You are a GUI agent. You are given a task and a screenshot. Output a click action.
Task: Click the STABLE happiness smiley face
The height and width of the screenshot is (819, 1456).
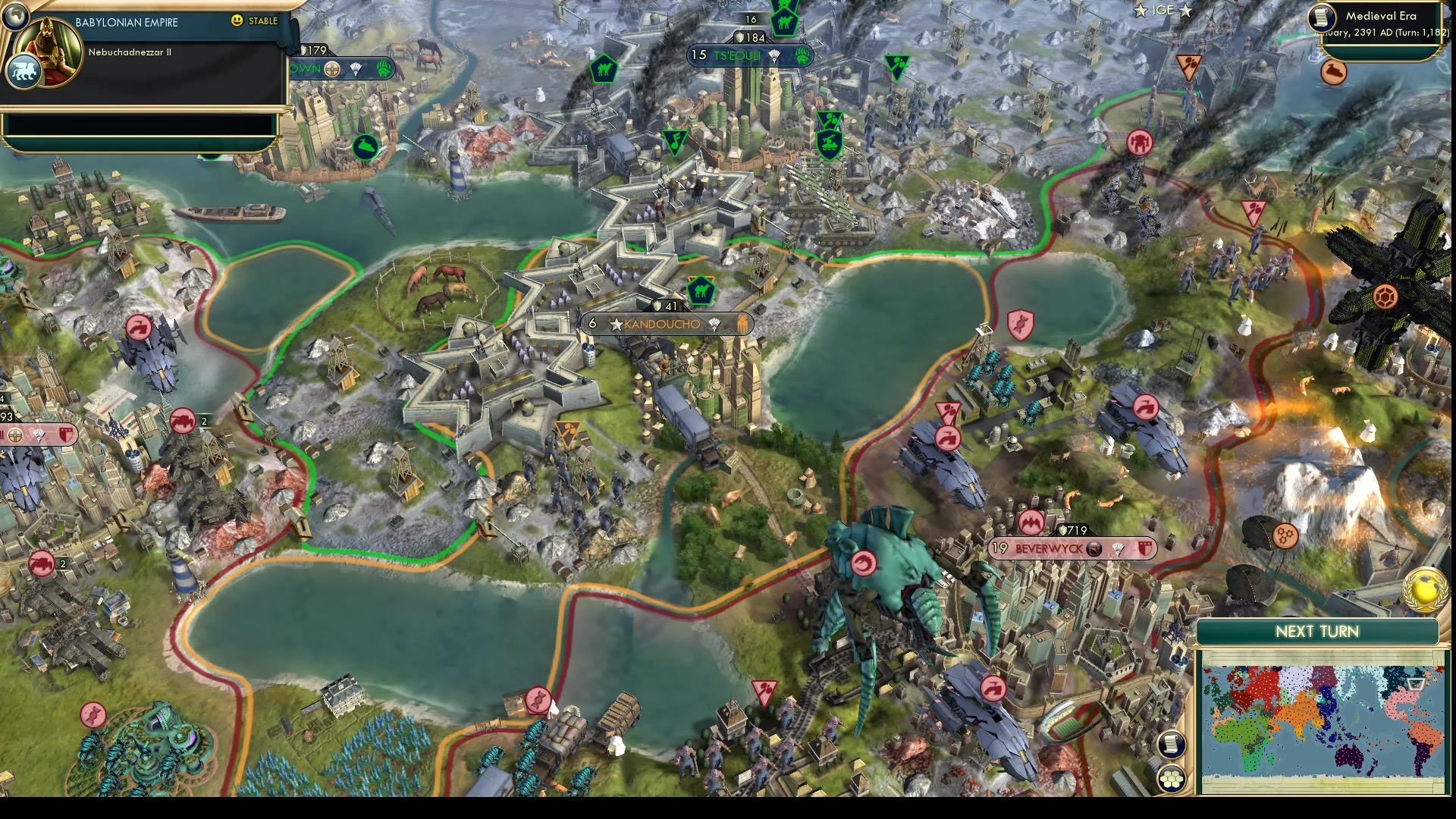click(x=237, y=21)
